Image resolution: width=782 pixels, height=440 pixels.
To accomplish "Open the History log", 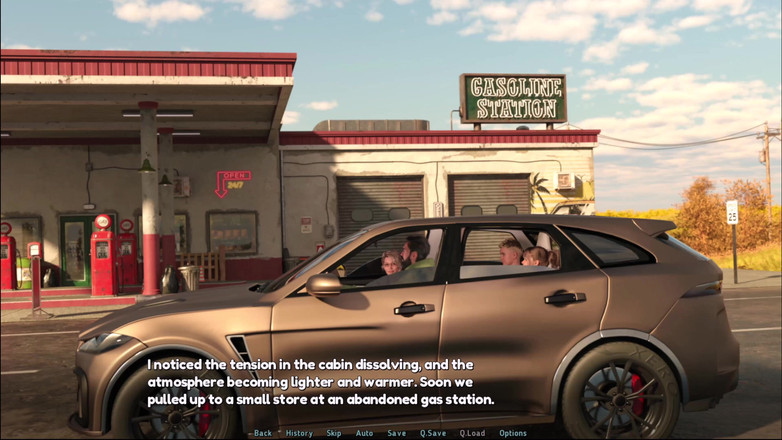I will 299,433.
